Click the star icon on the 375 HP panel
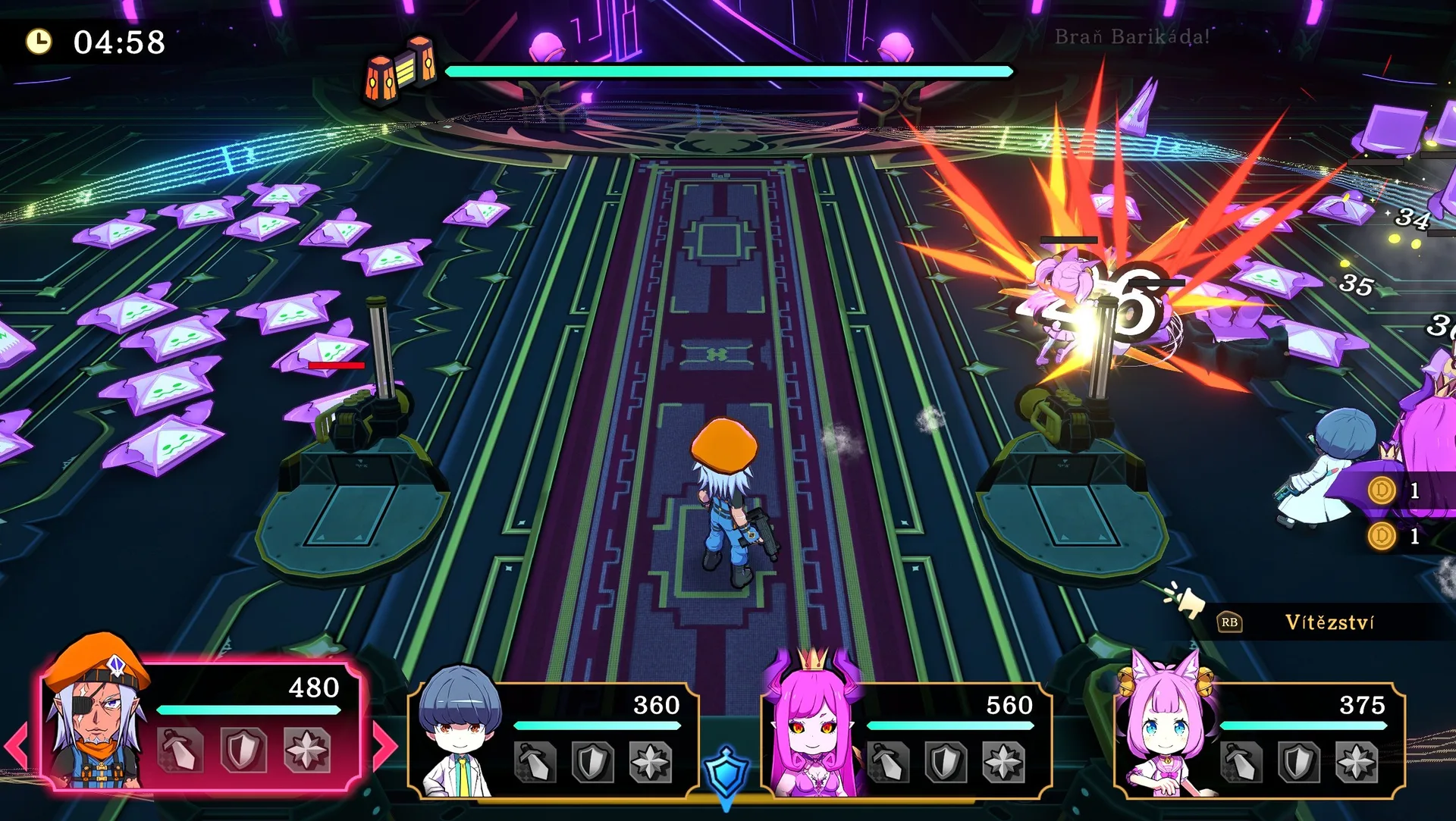Viewport: 1456px width, 821px height. (1357, 762)
